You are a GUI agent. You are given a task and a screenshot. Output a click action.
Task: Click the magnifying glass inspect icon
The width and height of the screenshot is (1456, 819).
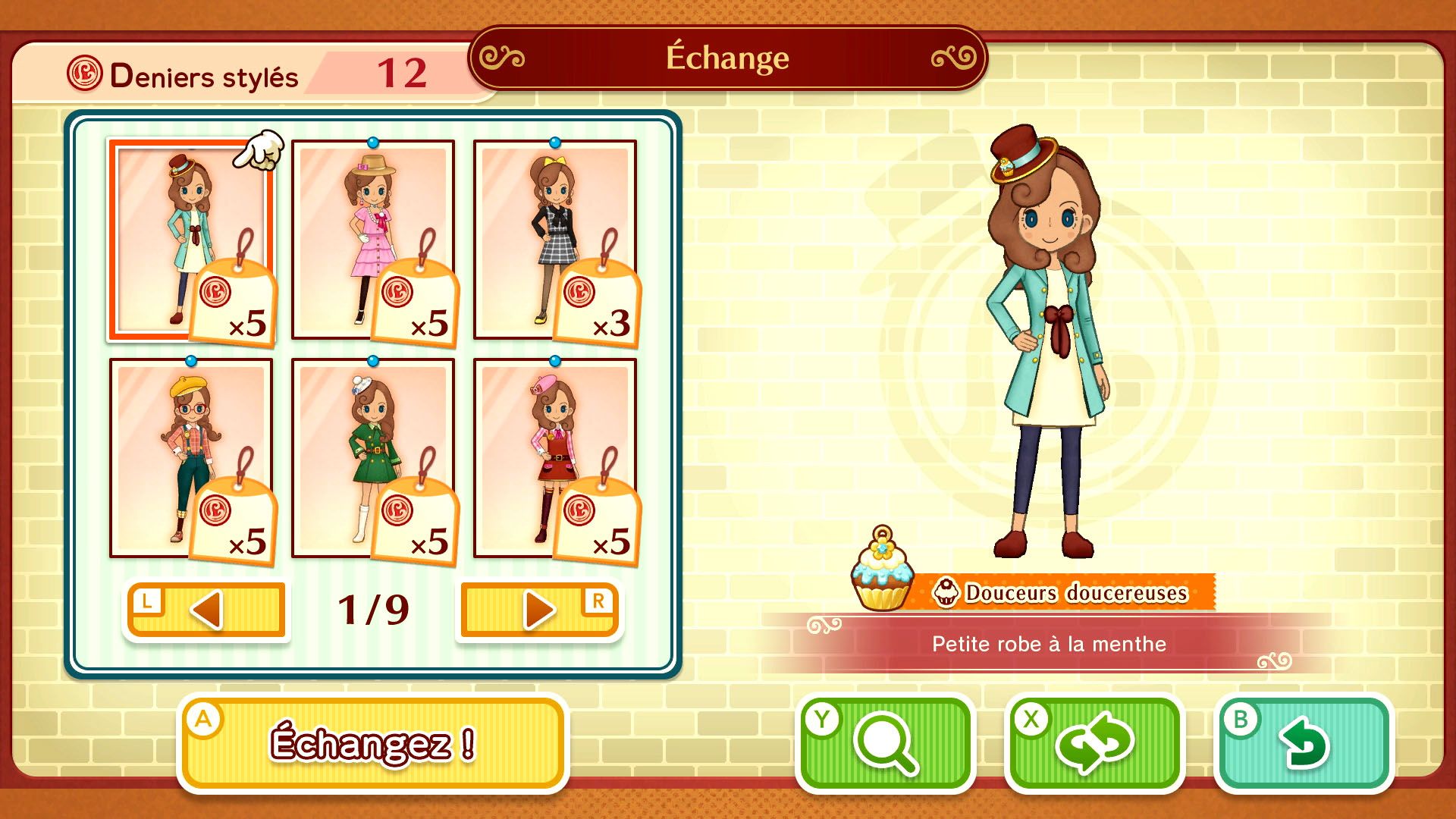887,742
